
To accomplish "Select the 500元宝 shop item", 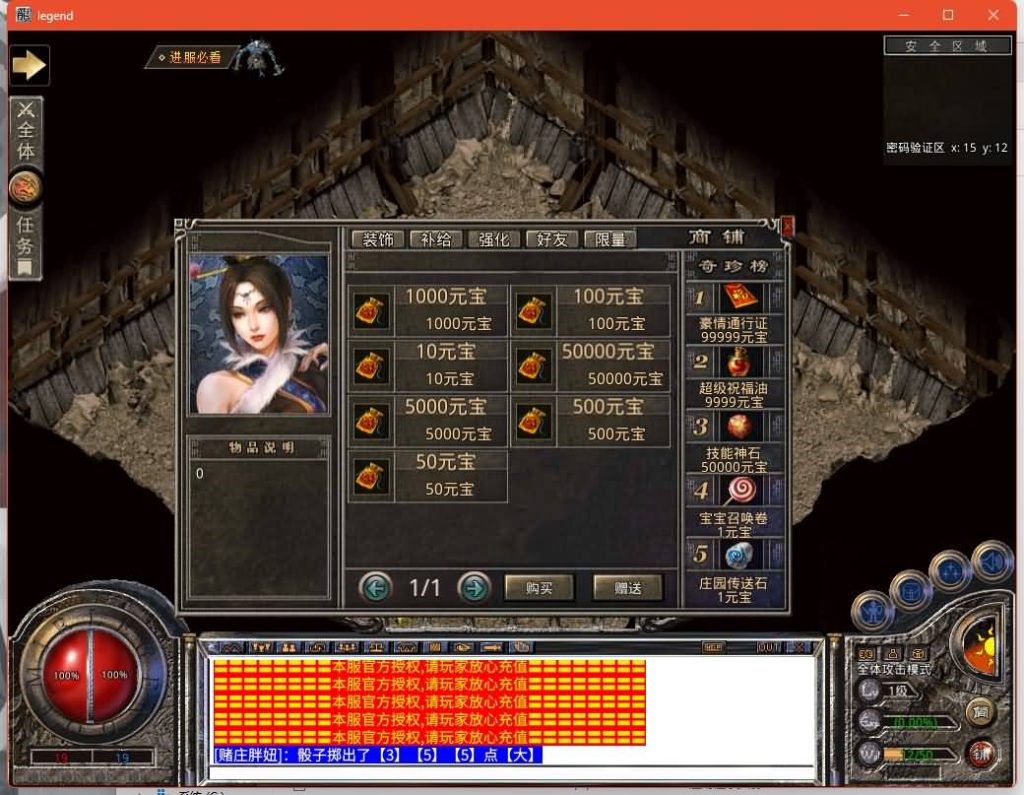I will [591, 421].
